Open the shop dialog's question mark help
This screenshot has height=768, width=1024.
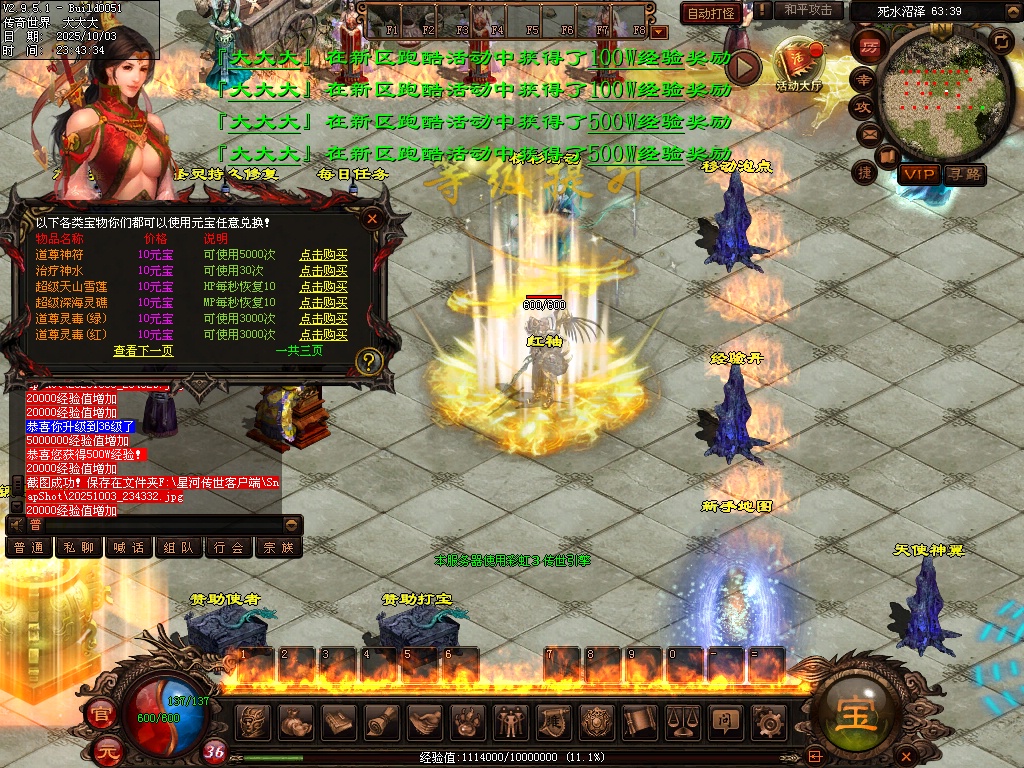(x=369, y=361)
